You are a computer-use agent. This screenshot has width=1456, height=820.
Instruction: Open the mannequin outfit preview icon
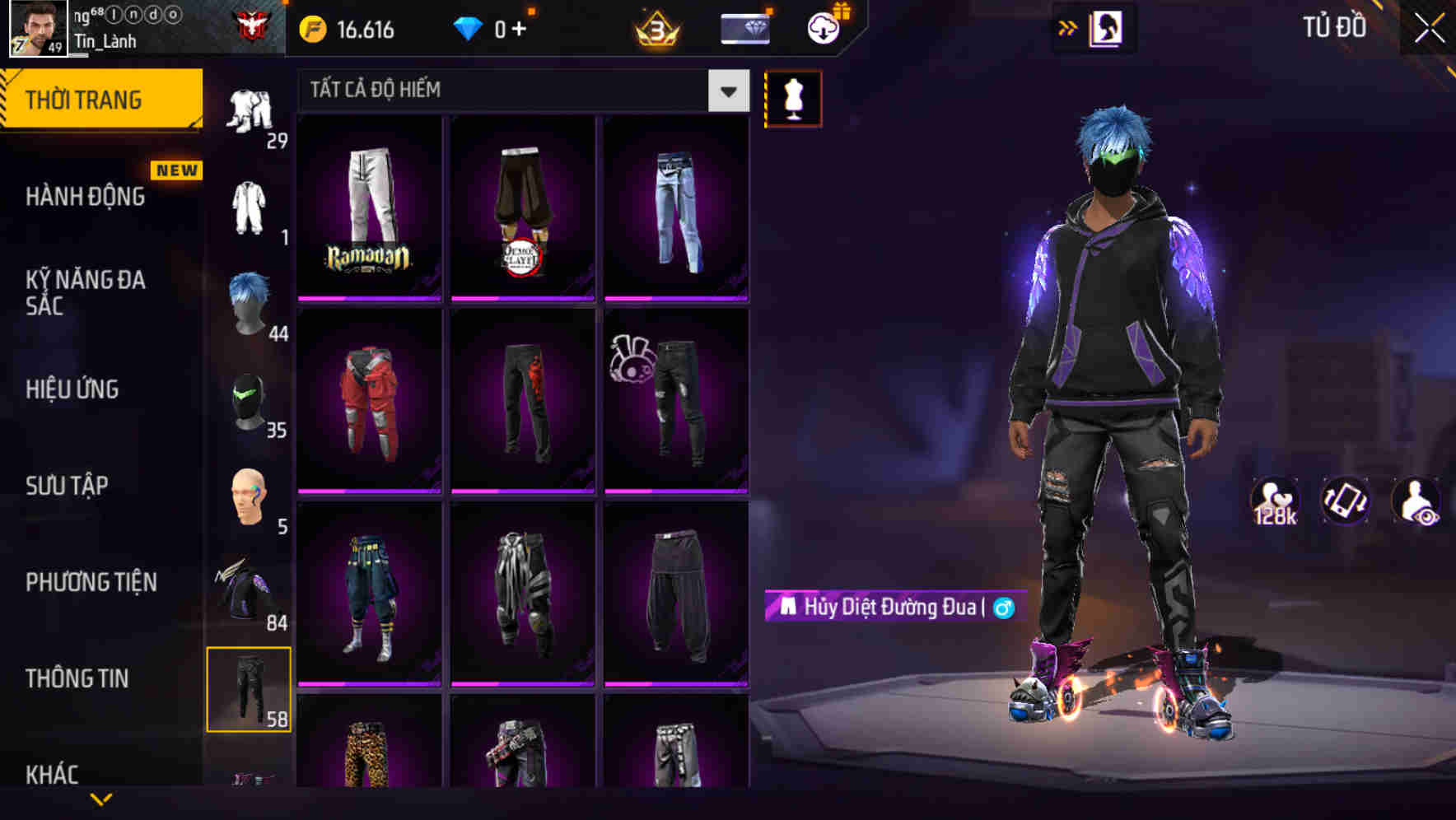pos(793,98)
